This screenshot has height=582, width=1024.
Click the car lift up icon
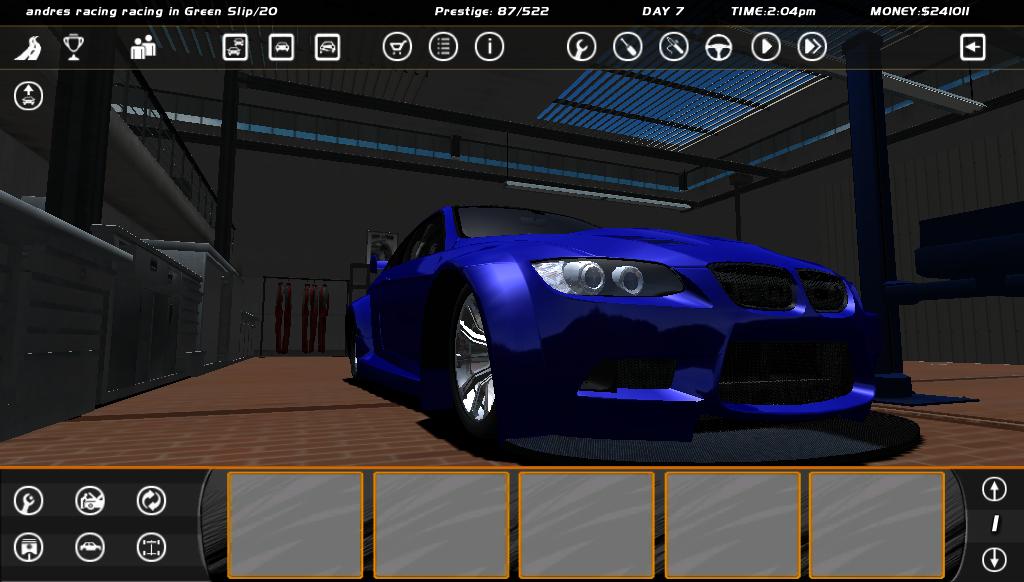pyautogui.click(x=28, y=96)
